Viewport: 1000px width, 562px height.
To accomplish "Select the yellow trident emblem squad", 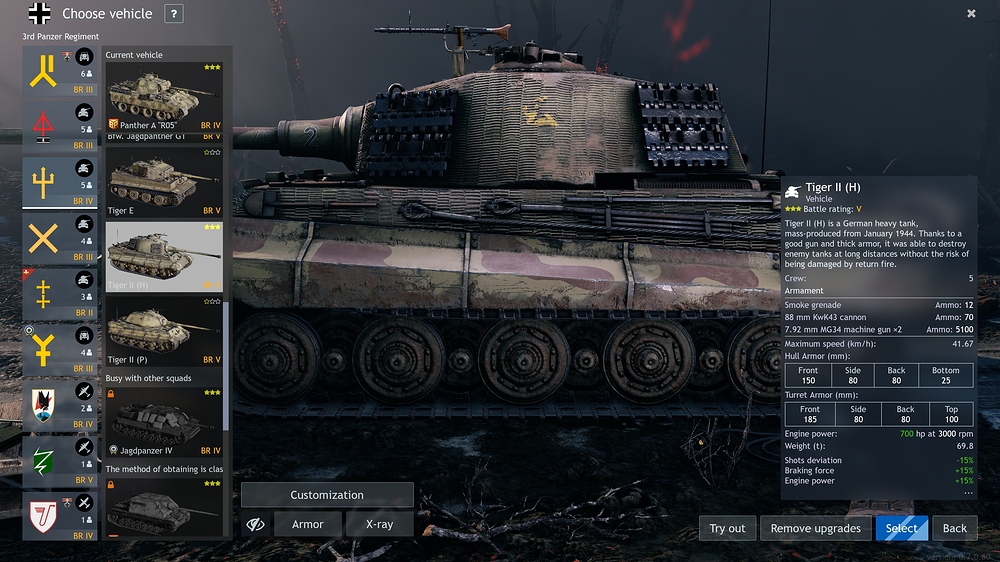I will [x=43, y=183].
